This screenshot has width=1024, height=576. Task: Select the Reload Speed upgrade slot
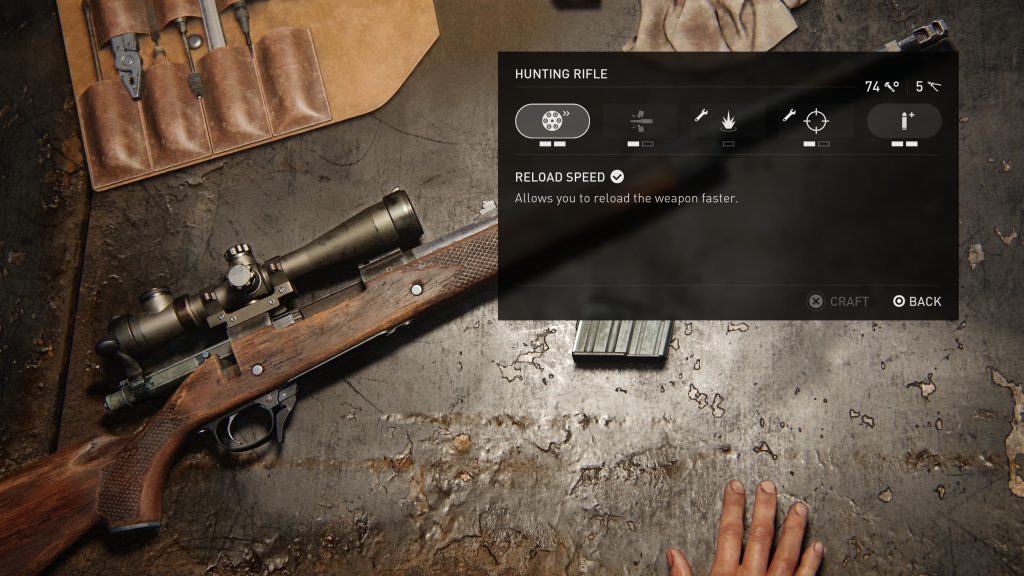(x=552, y=121)
